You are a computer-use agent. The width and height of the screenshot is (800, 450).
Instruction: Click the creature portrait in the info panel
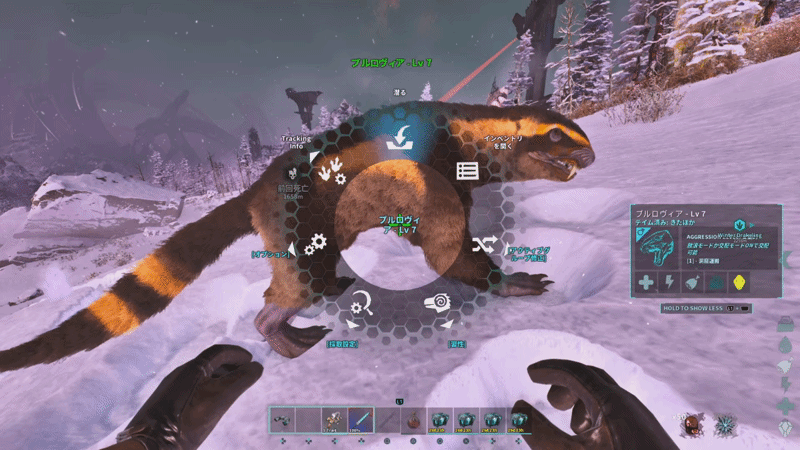coord(662,247)
